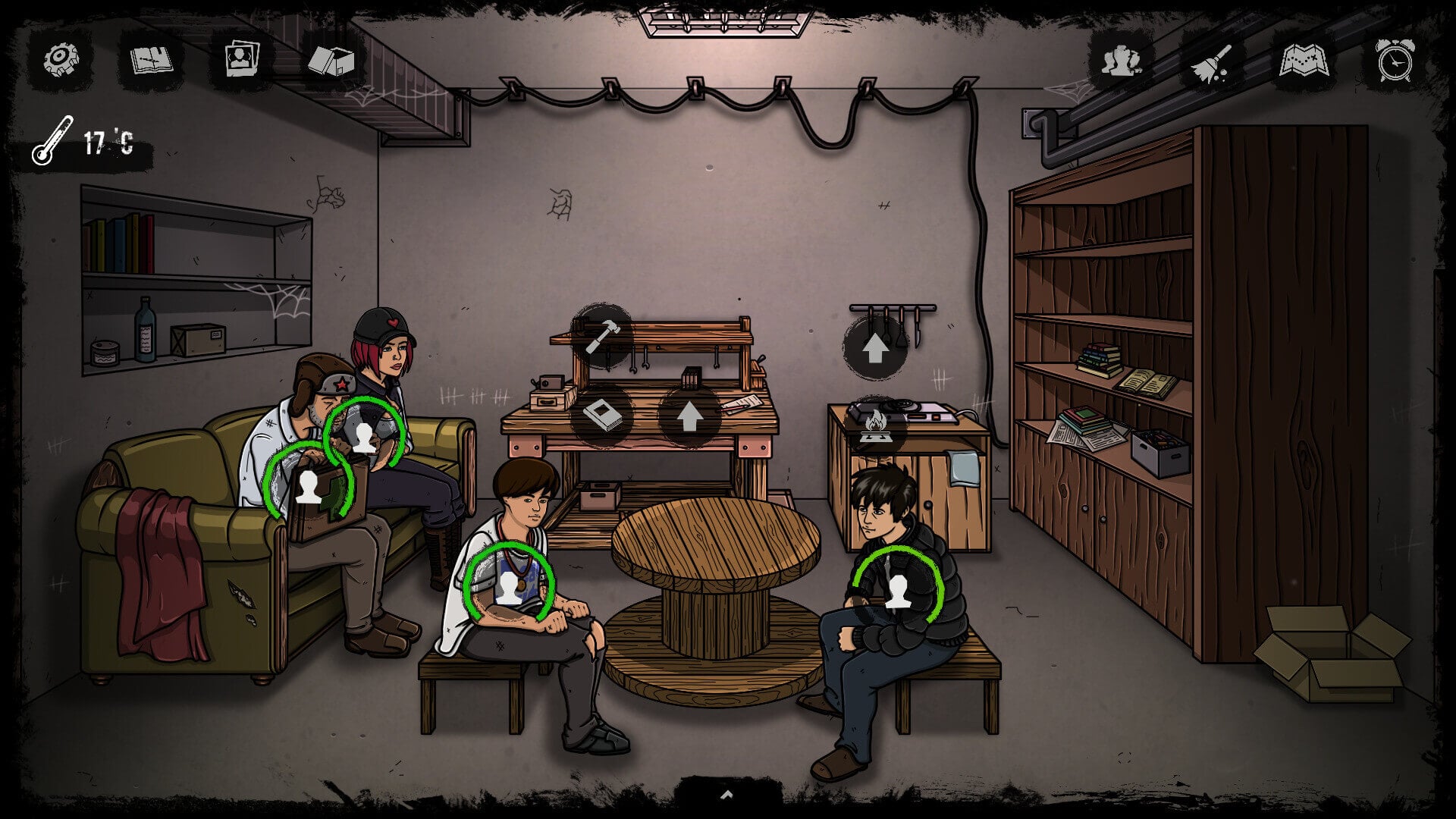This screenshot has width=1456, height=819.
Task: Select the red-haired woman's status marker
Action: click(365, 438)
